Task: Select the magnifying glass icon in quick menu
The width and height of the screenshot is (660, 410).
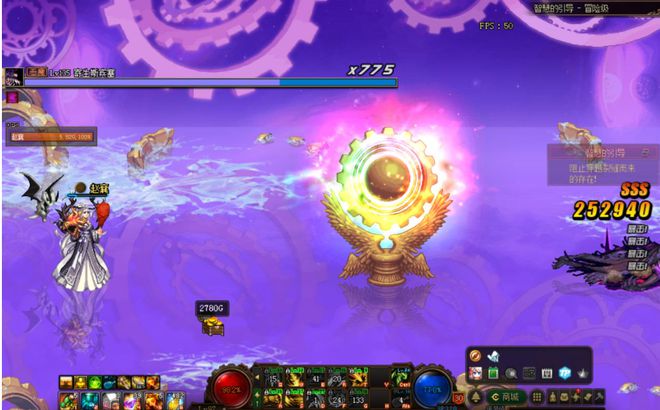Action: pyautogui.click(x=511, y=373)
